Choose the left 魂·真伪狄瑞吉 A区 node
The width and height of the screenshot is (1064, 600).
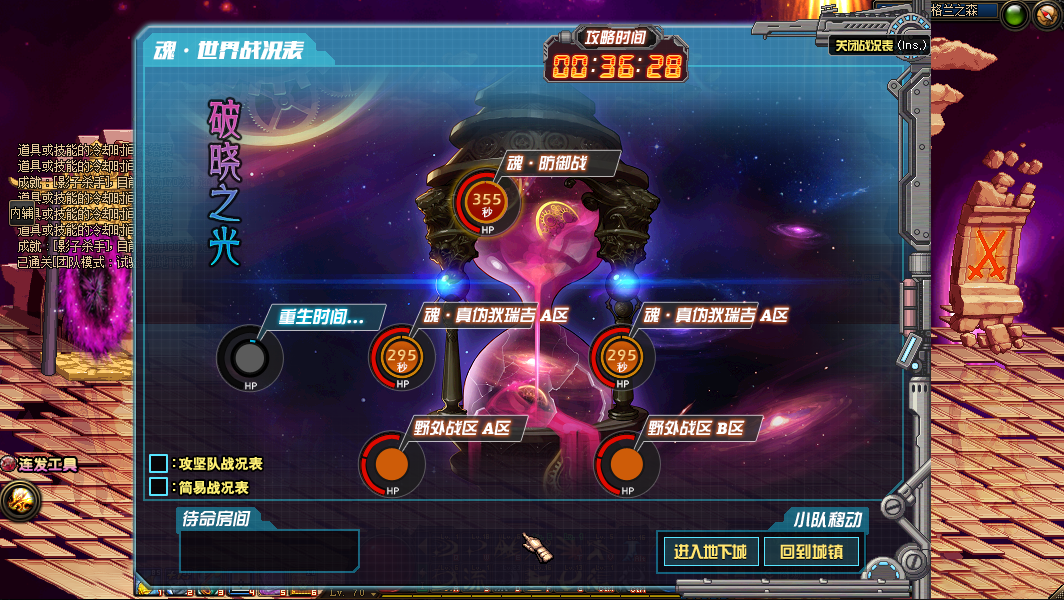401,357
